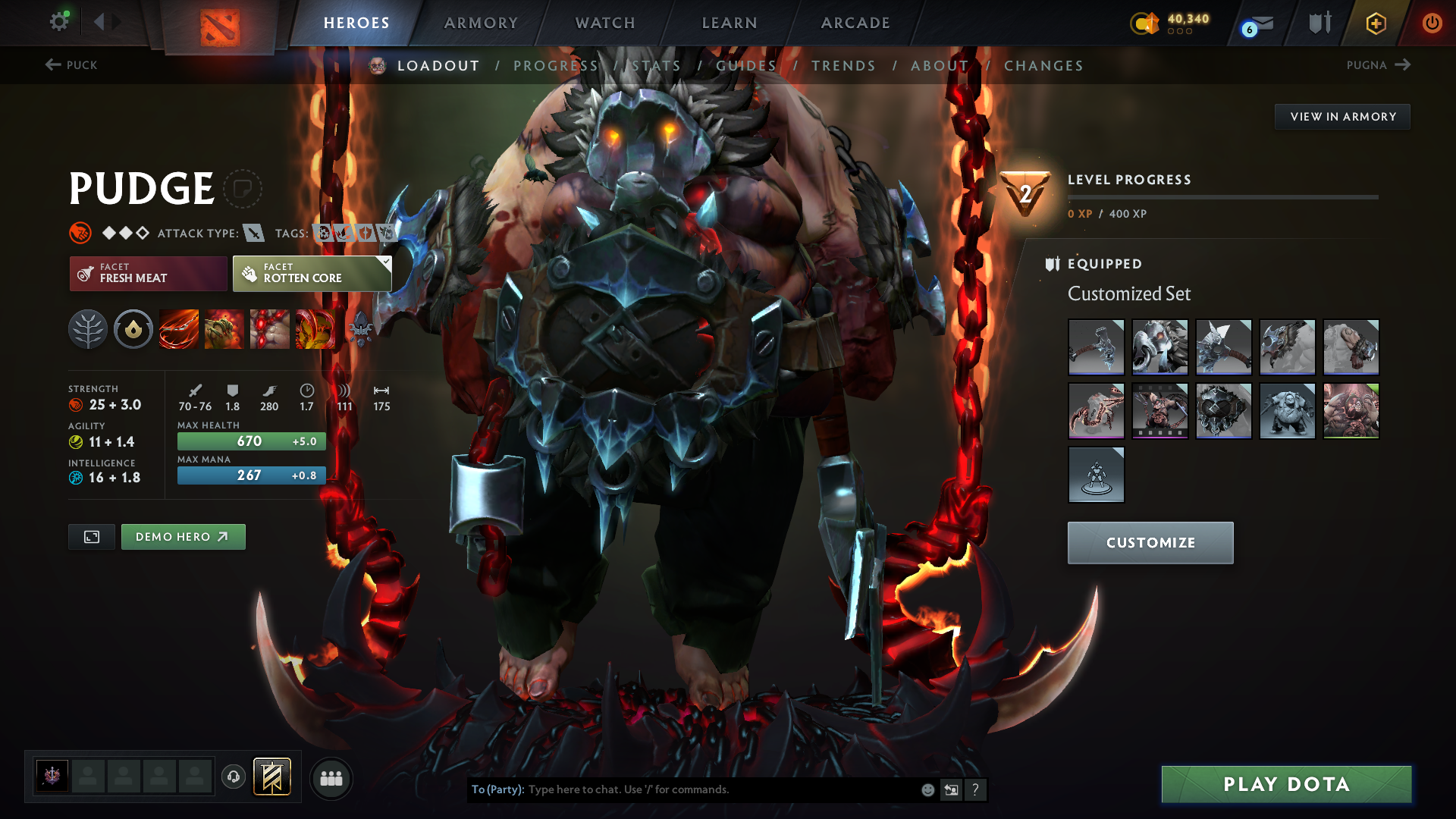1456x819 pixels.
Task: View hero Trends section
Action: point(843,66)
